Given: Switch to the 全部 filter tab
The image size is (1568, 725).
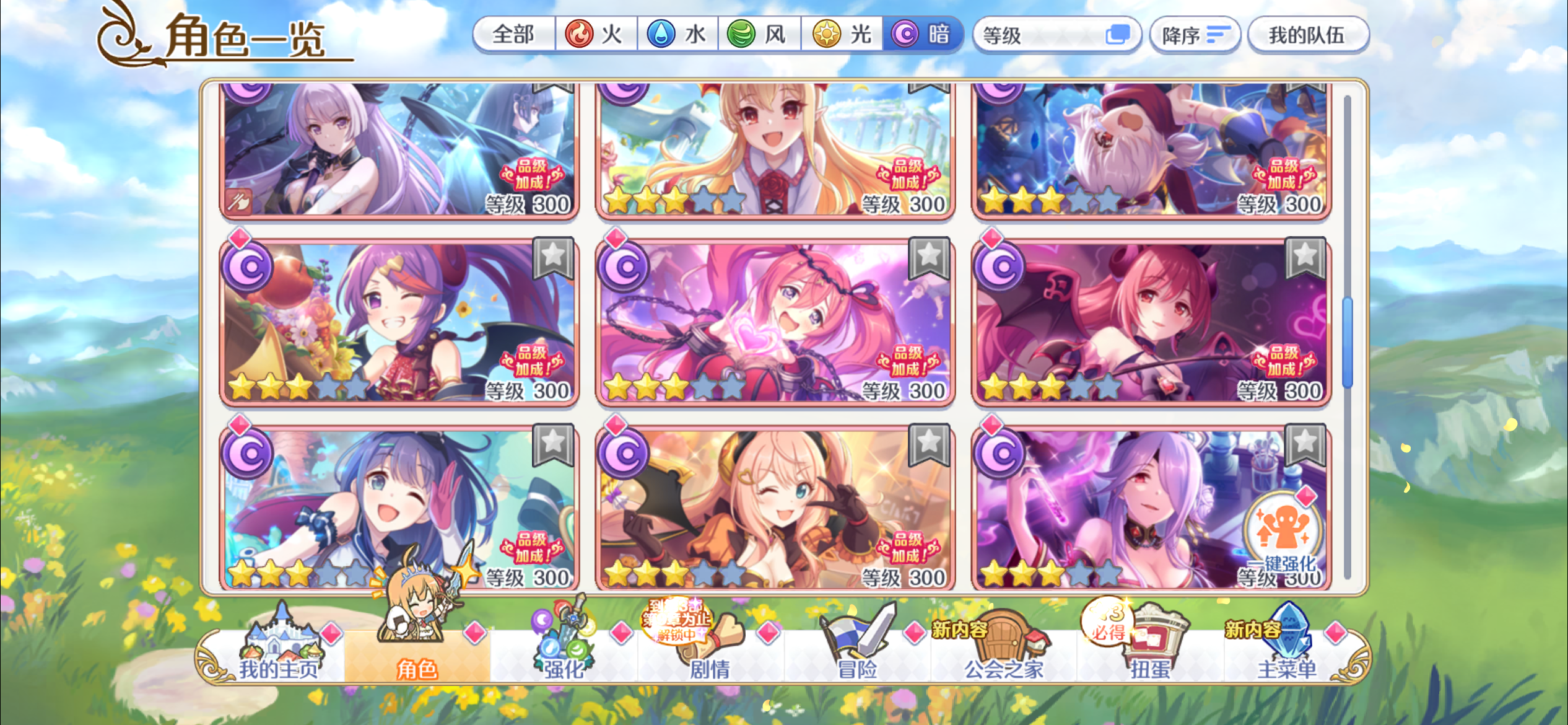Looking at the screenshot, I should click(x=514, y=35).
